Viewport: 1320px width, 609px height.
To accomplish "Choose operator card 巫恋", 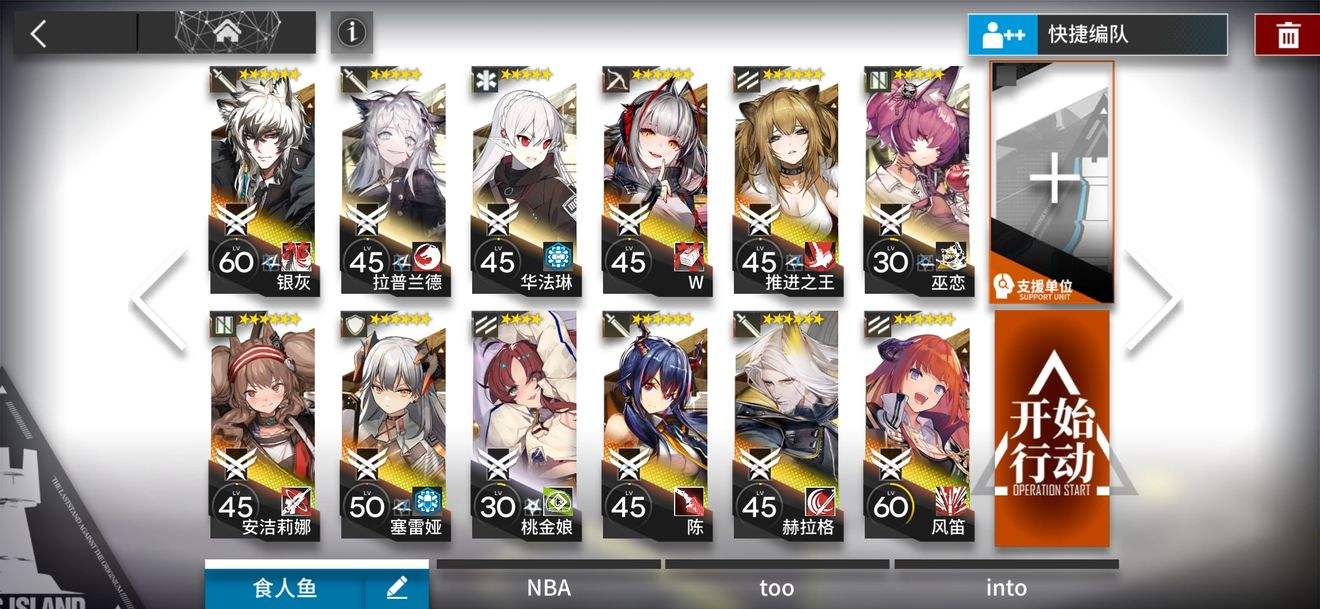I will tap(916, 180).
